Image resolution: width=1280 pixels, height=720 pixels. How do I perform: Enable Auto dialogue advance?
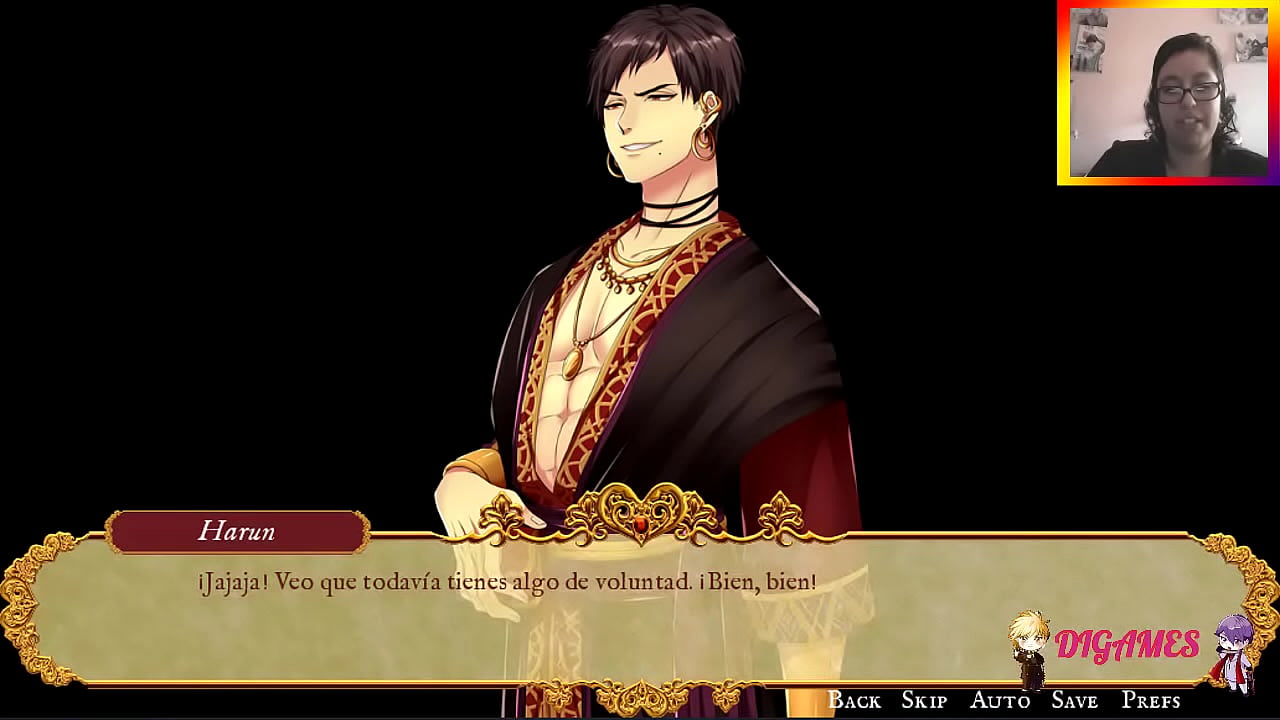coord(1000,700)
